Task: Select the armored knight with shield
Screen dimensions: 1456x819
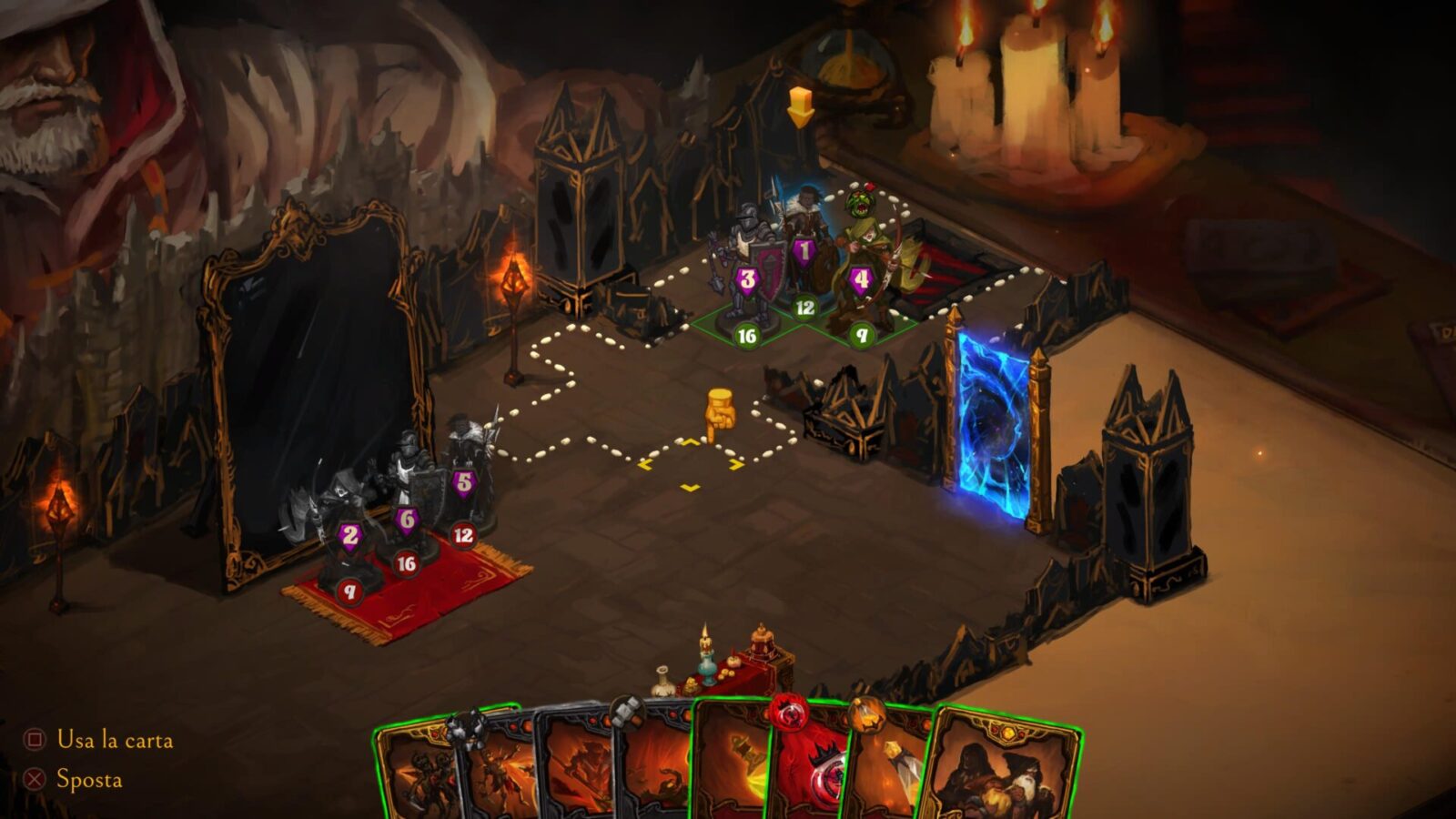Action: tap(748, 264)
